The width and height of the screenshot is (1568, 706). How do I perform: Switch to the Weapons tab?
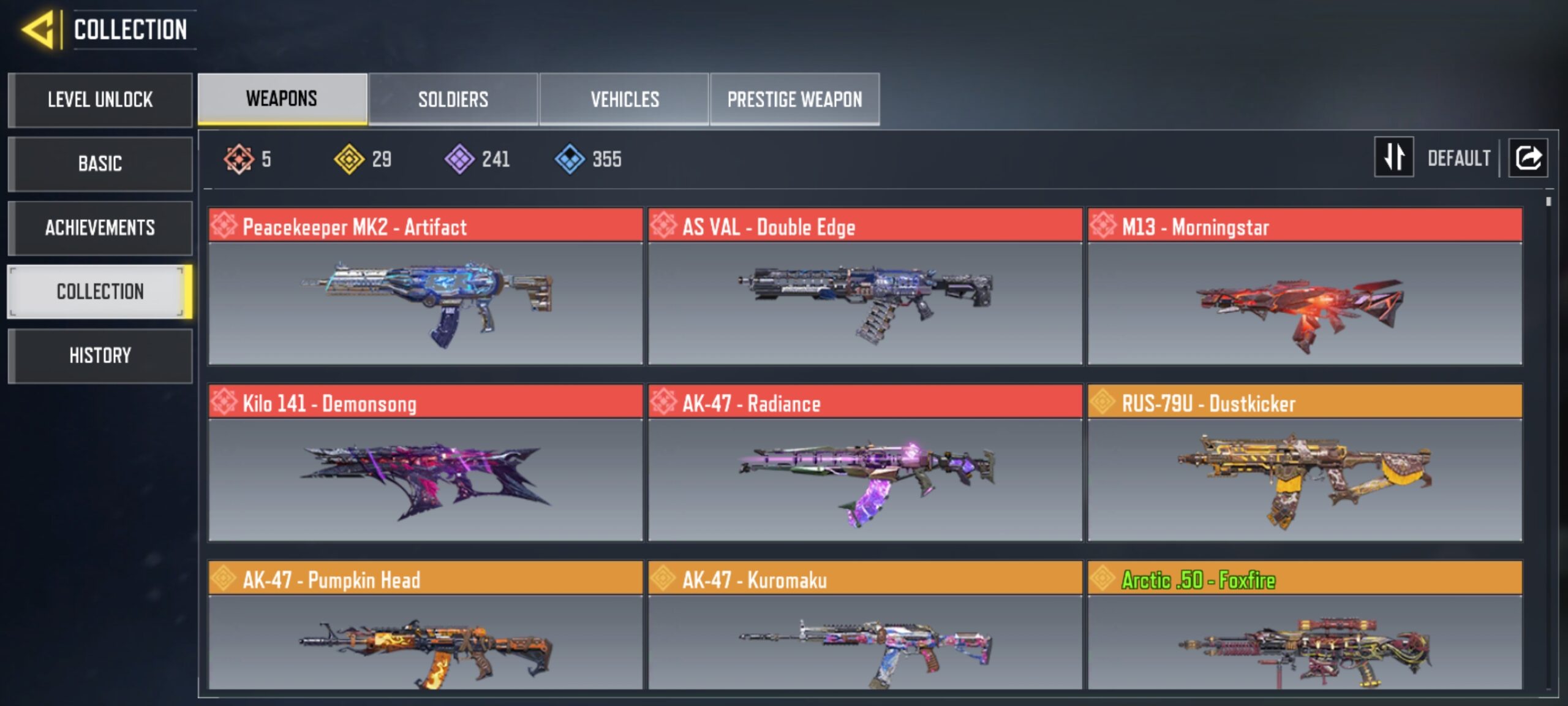coord(282,99)
